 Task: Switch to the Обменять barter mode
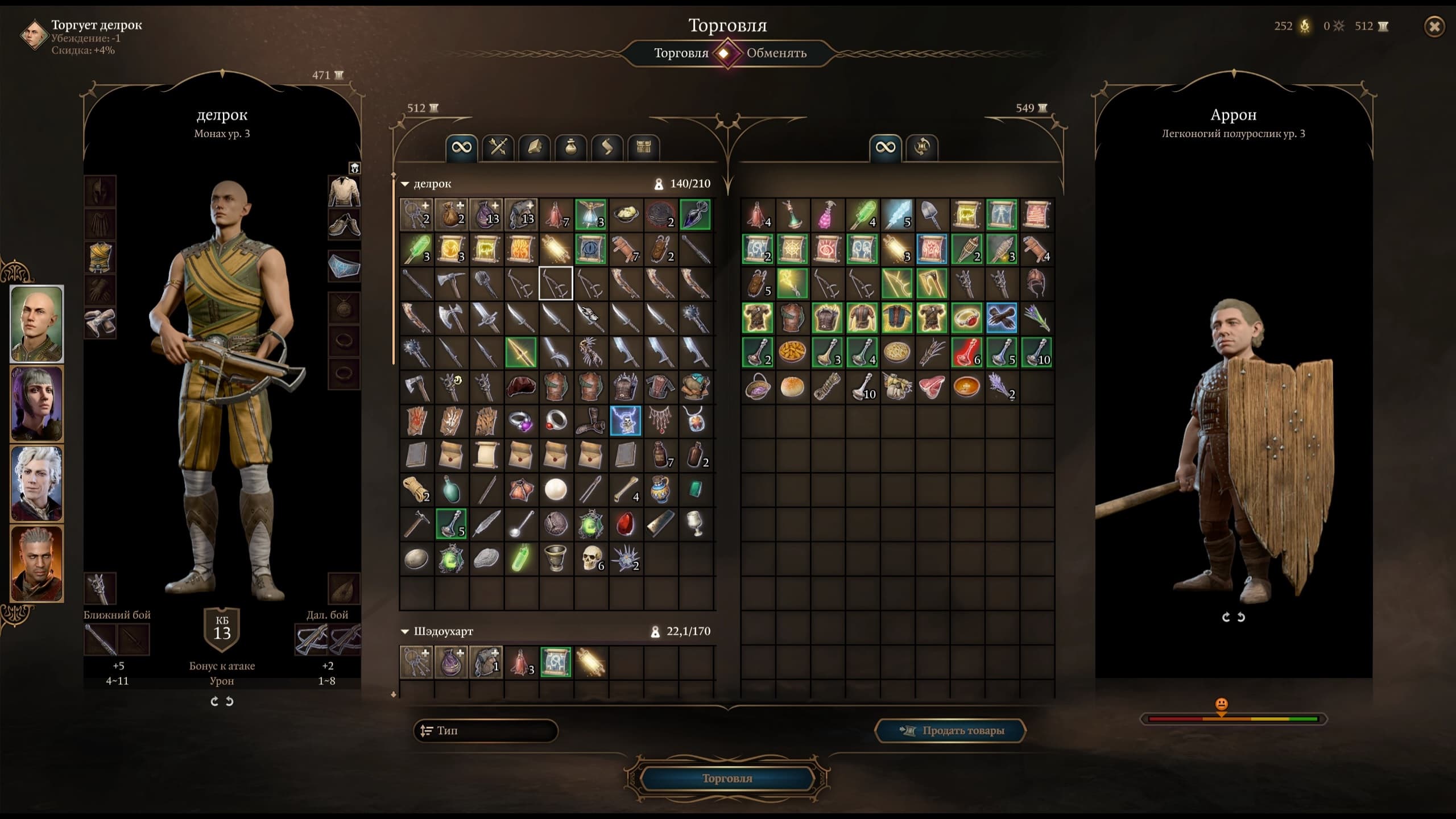coord(776,53)
